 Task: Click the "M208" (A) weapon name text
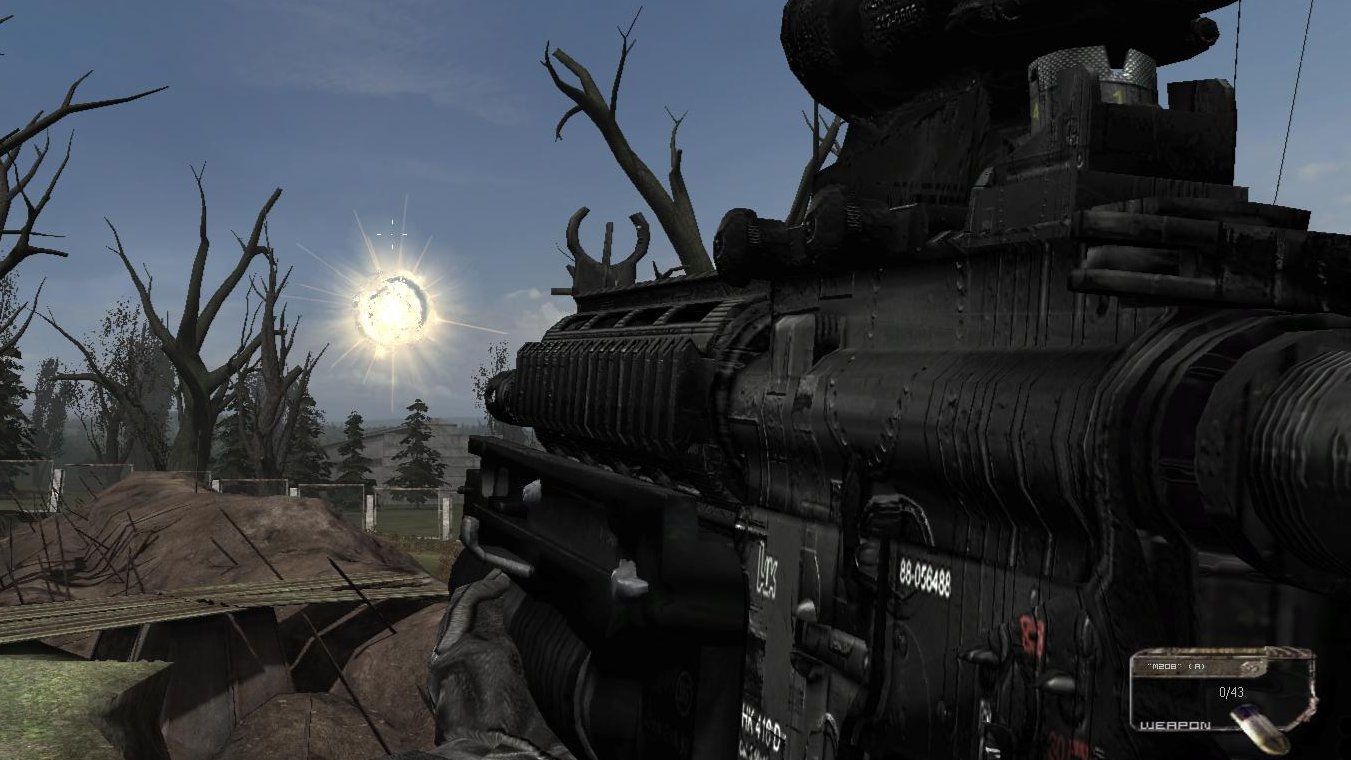coord(1176,665)
